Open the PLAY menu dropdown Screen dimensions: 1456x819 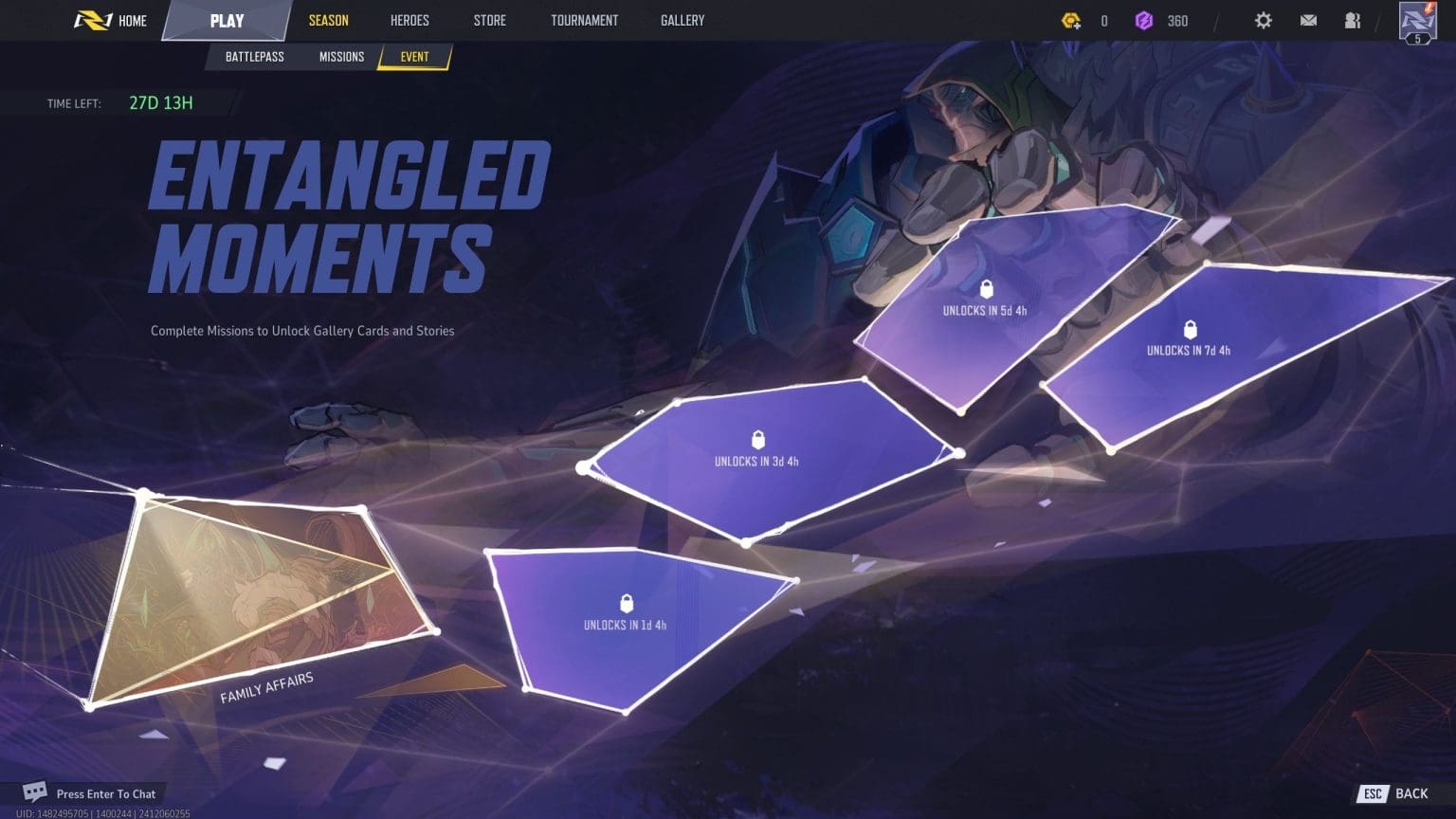point(227,20)
